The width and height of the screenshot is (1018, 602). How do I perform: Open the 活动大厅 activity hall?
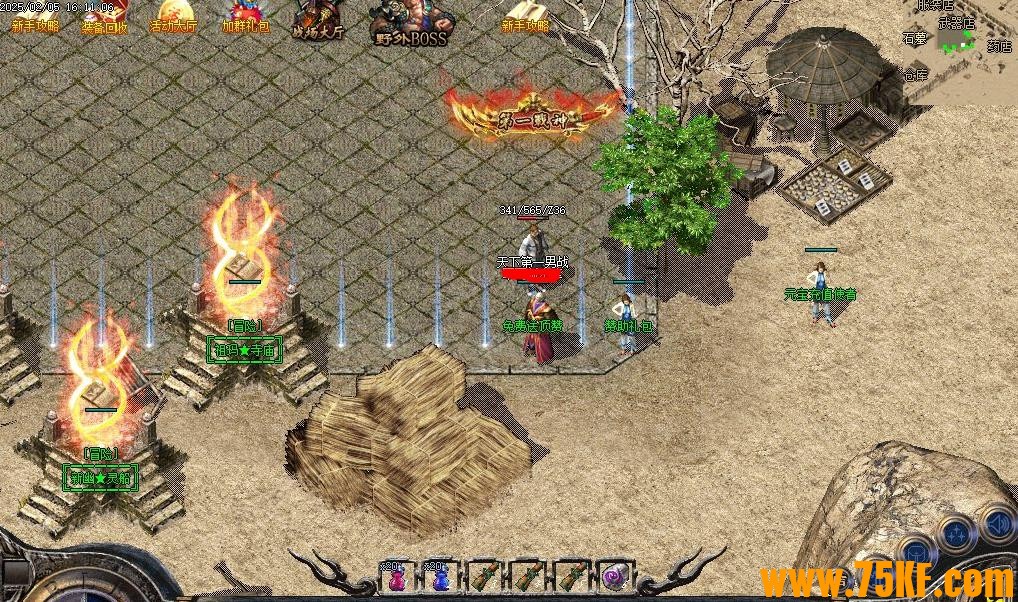(x=172, y=19)
